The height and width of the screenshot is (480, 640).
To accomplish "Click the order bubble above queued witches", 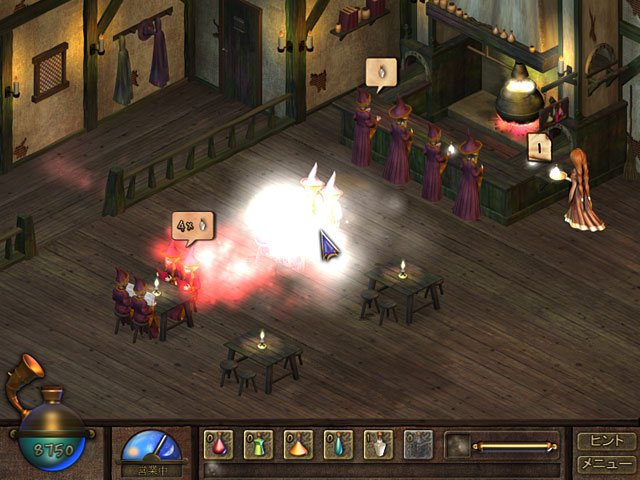I will (381, 73).
